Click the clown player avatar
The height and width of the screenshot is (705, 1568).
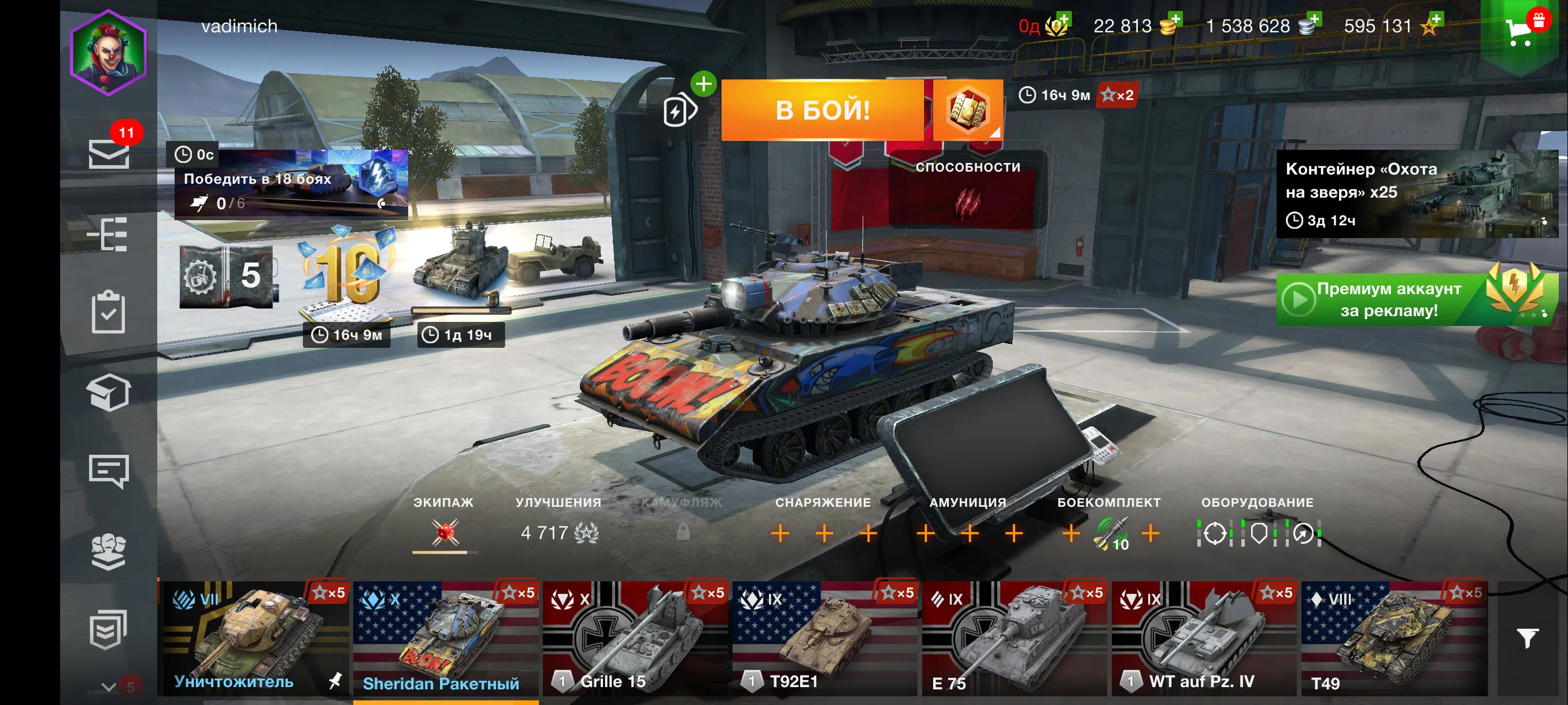point(108,53)
